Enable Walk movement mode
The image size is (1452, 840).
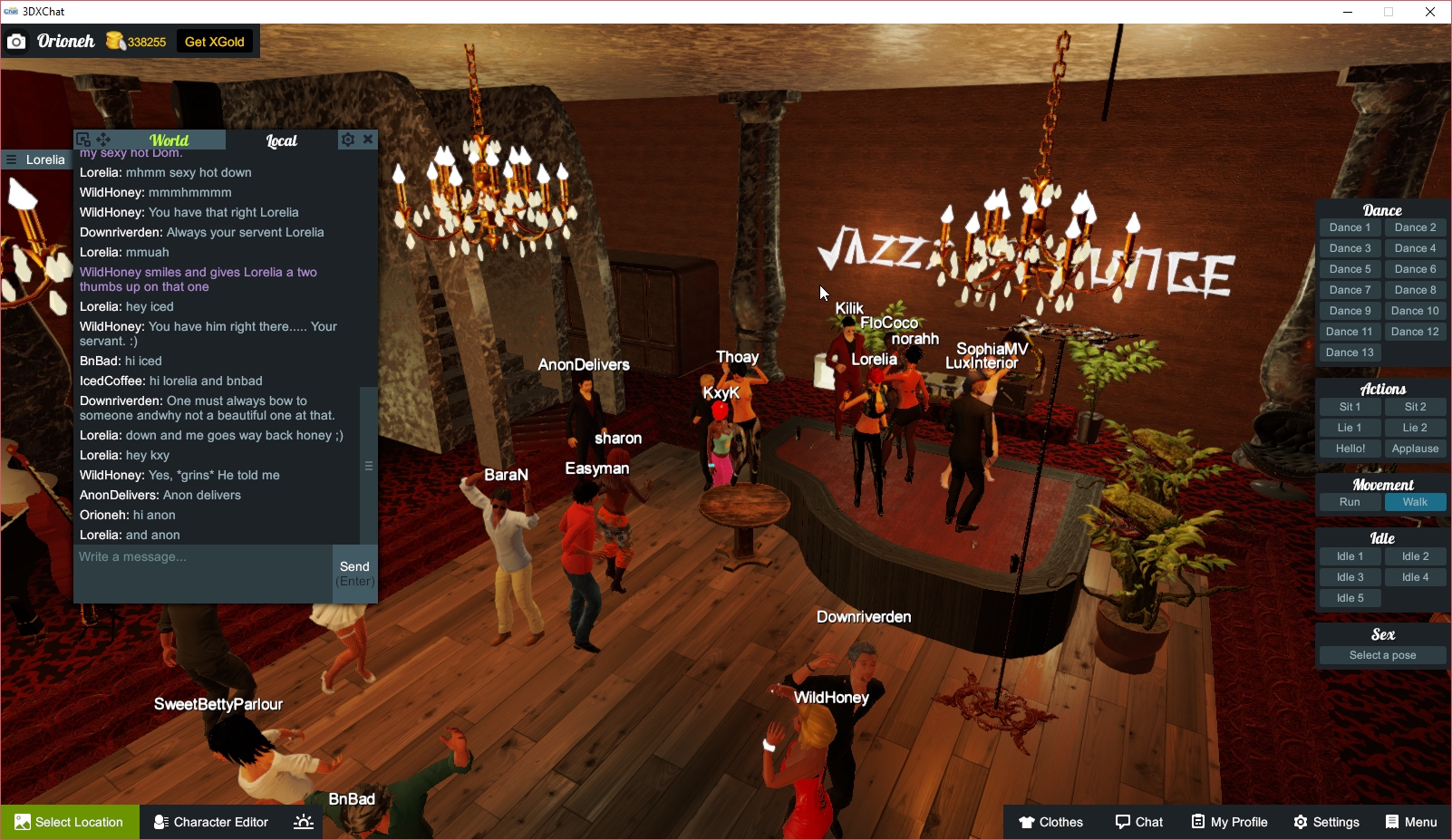1415,501
